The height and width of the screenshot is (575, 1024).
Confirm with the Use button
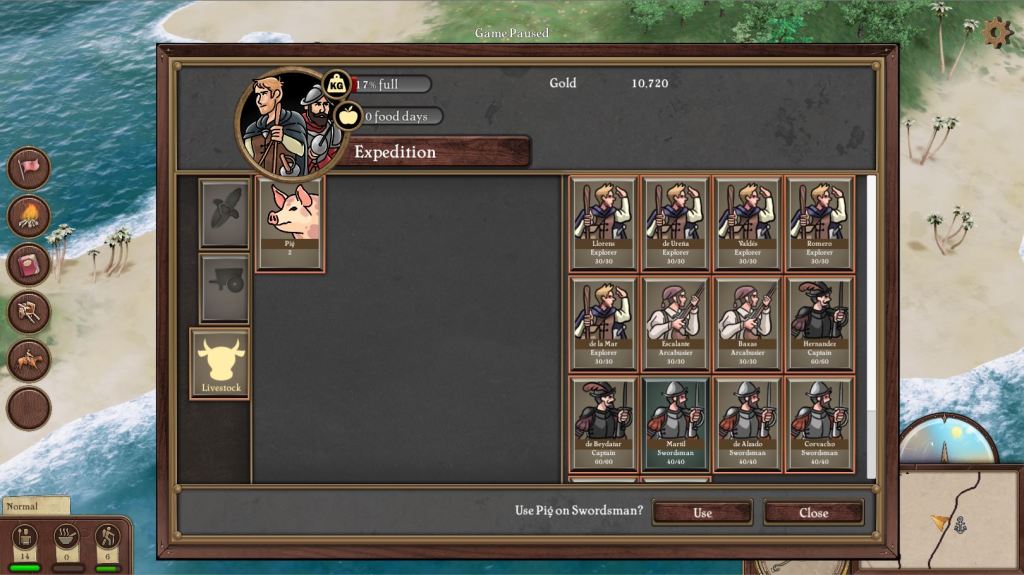[x=702, y=512]
